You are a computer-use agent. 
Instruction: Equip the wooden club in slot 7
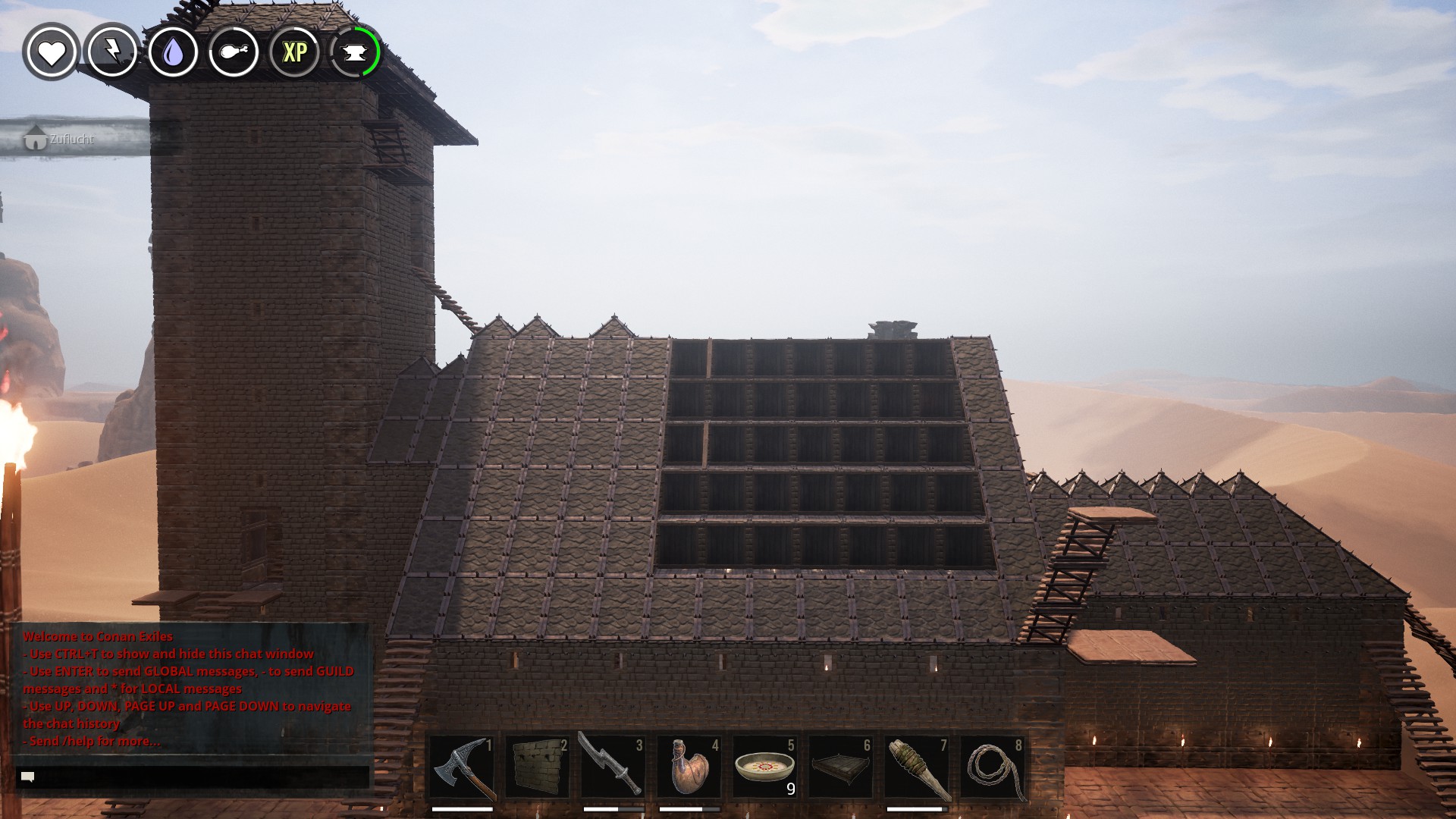click(x=917, y=767)
